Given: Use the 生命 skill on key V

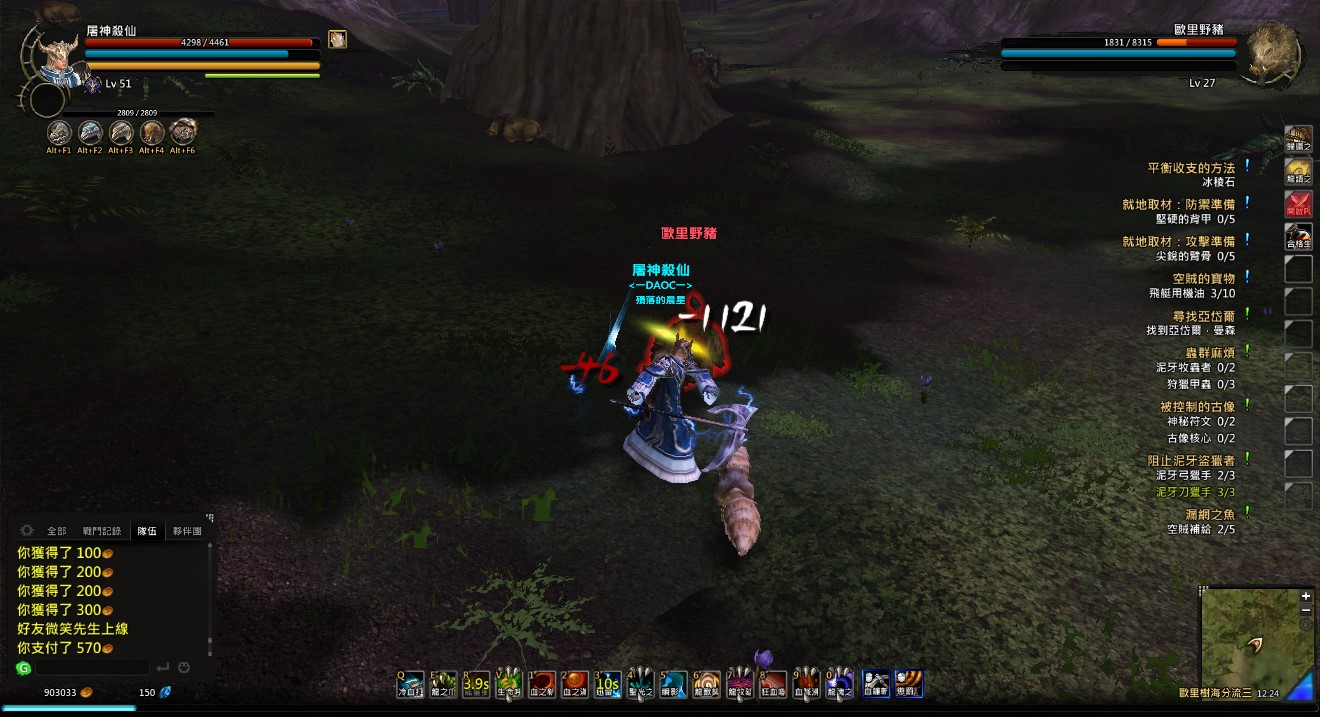Looking at the screenshot, I should (x=509, y=684).
